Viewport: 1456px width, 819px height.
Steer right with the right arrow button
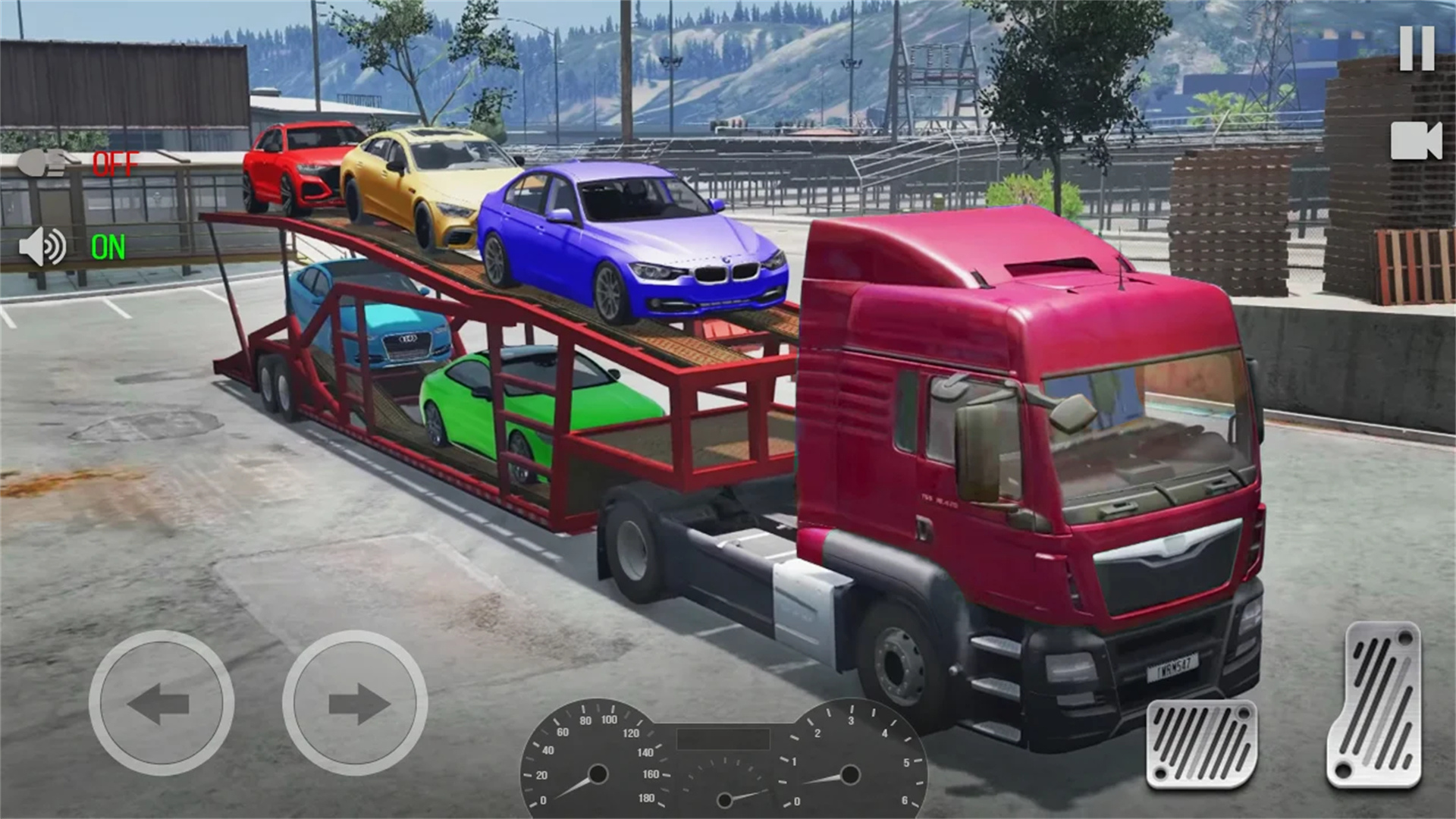[x=355, y=703]
